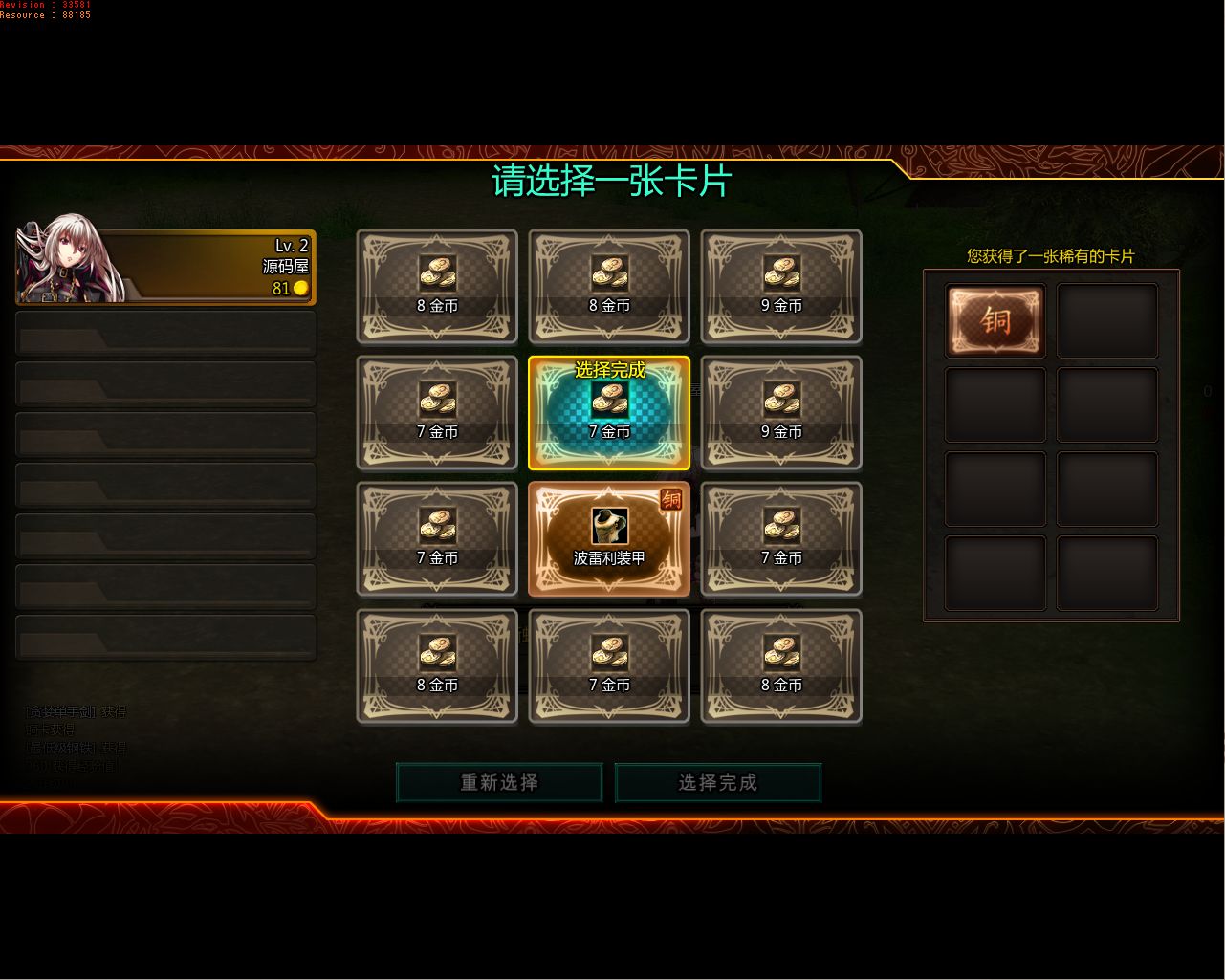Select the revealed 波雷利装甲 bronze card
Image resolution: width=1225 pixels, height=980 pixels.
(609, 538)
